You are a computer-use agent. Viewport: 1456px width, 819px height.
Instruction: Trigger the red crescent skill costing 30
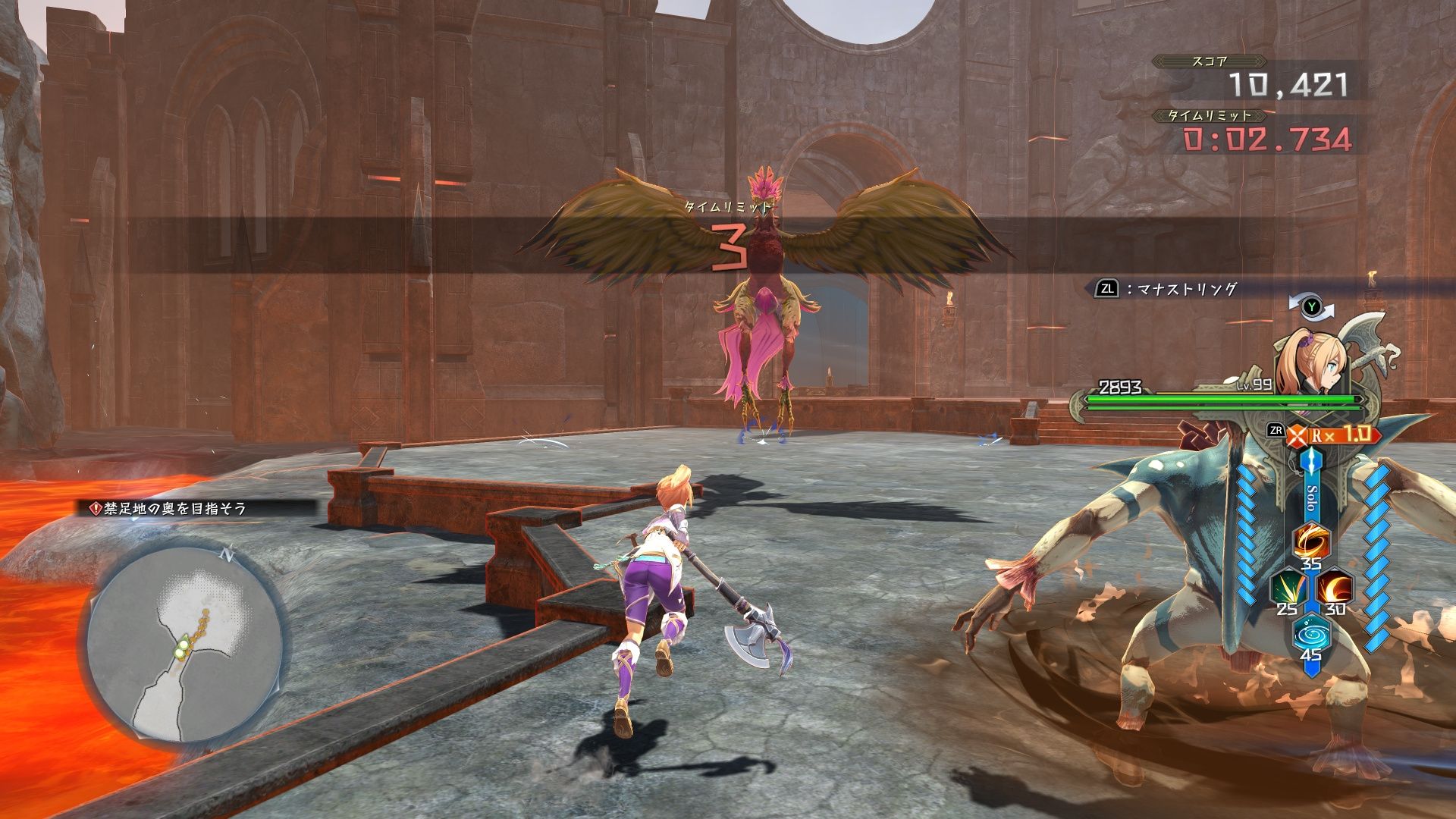click(1333, 587)
